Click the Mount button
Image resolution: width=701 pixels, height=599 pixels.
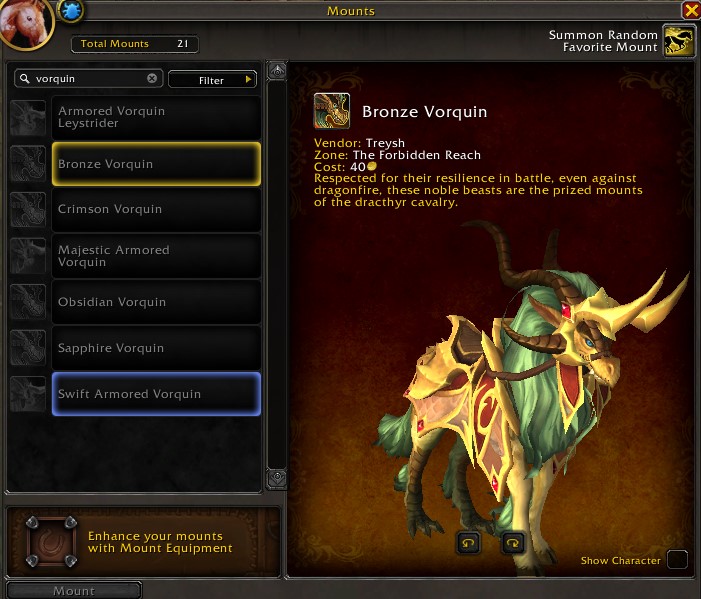74,590
